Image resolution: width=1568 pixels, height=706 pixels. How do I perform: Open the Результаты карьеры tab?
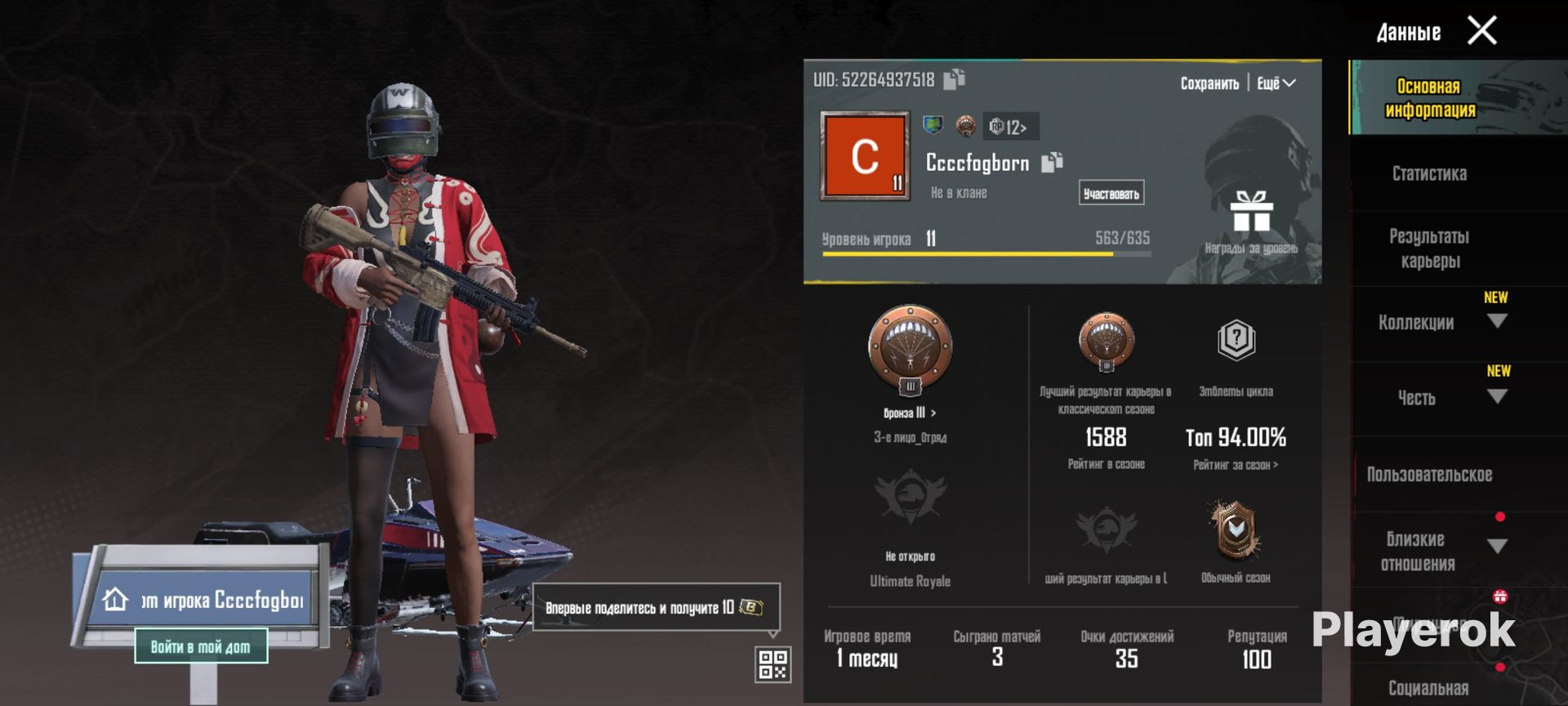click(x=1429, y=248)
